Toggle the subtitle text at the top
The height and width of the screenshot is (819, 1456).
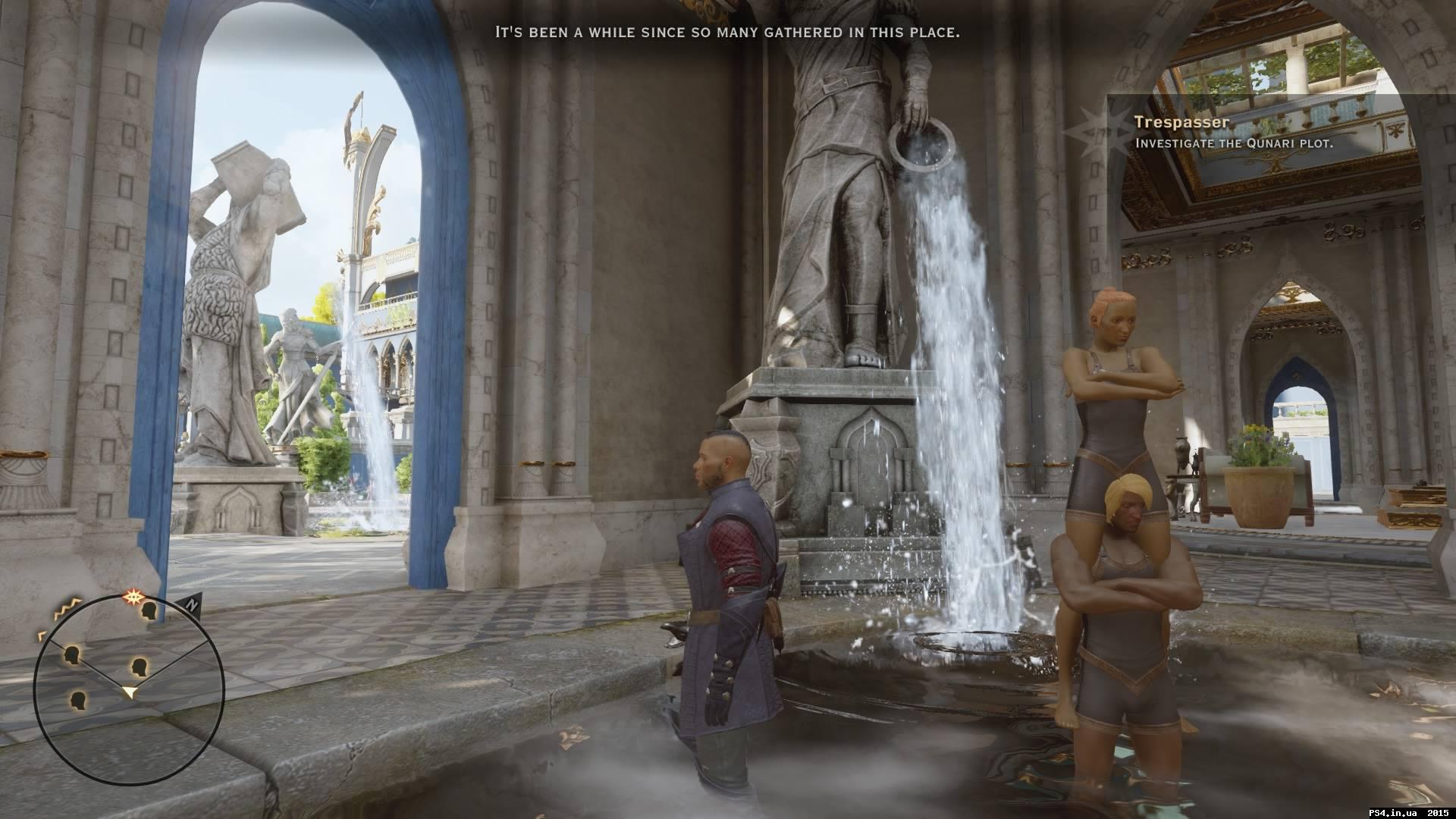[726, 32]
